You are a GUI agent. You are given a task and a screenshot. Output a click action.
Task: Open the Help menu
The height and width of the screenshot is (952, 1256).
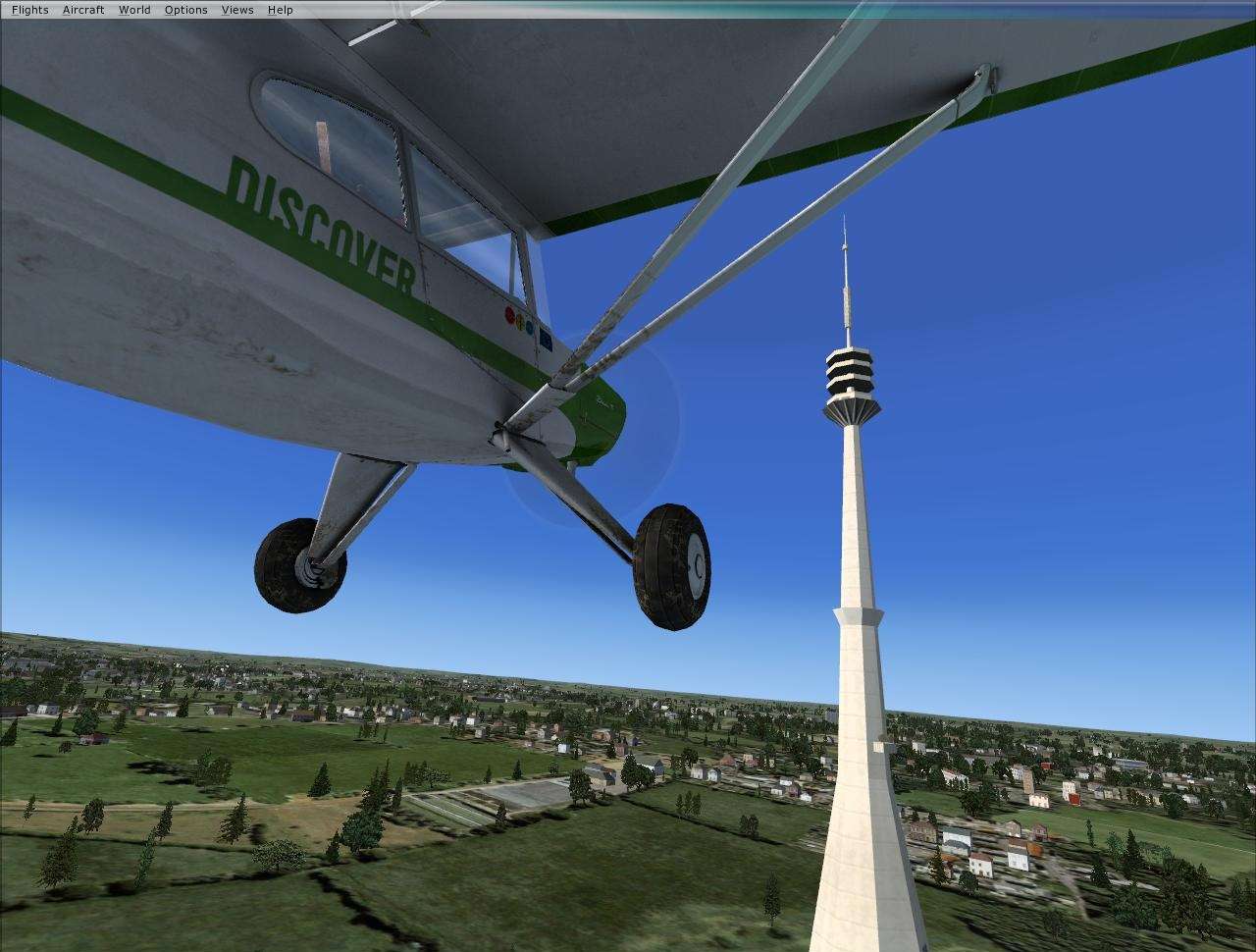coord(280,9)
